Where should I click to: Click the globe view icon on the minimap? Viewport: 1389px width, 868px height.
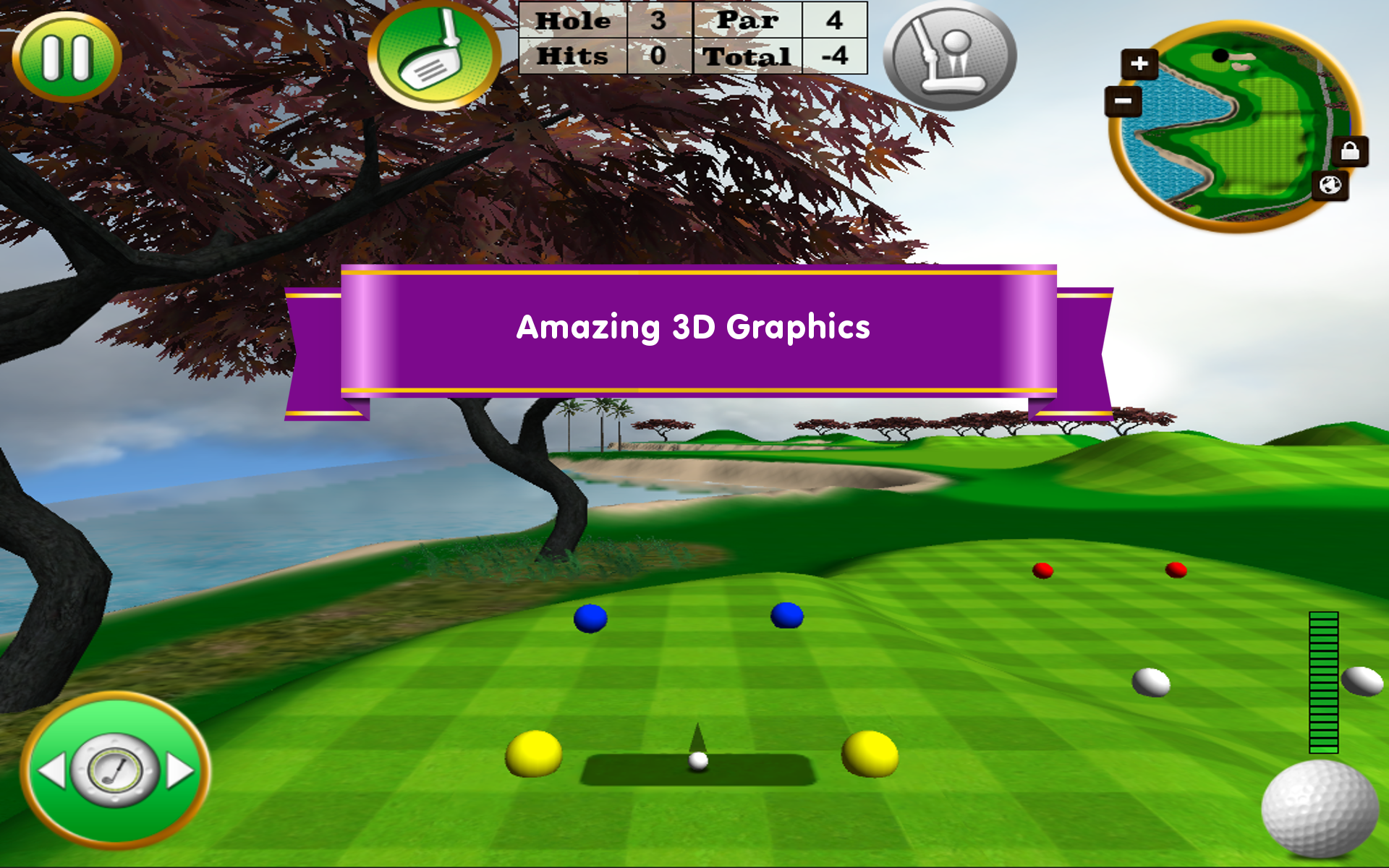pyautogui.click(x=1330, y=187)
